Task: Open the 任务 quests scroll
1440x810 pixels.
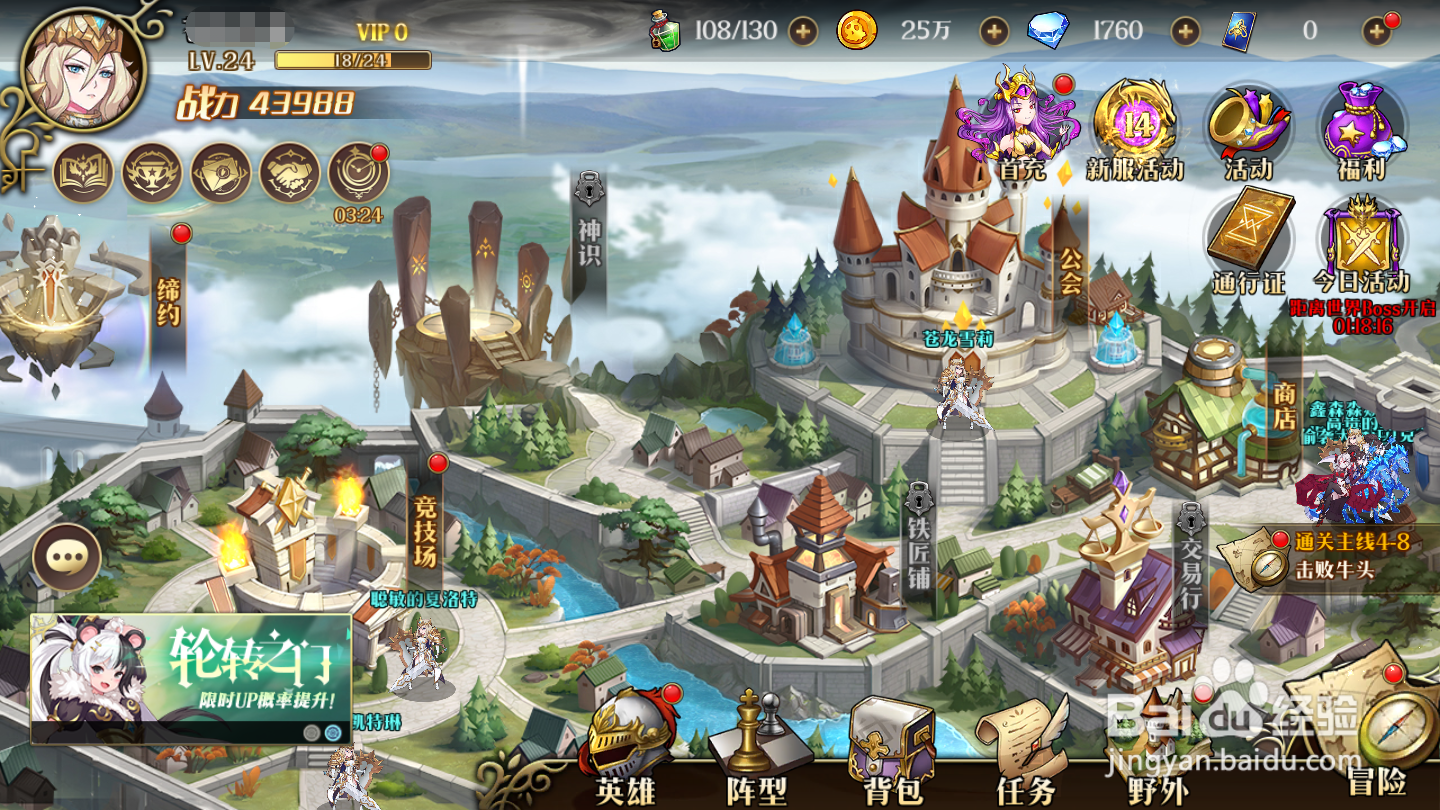Action: click(x=1026, y=752)
